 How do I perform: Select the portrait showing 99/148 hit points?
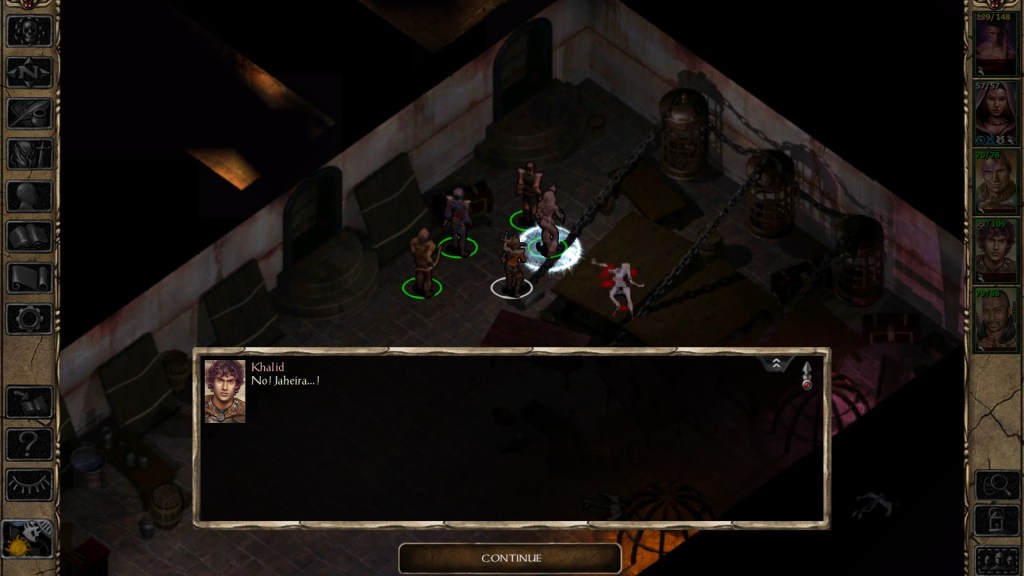pyautogui.click(x=995, y=43)
